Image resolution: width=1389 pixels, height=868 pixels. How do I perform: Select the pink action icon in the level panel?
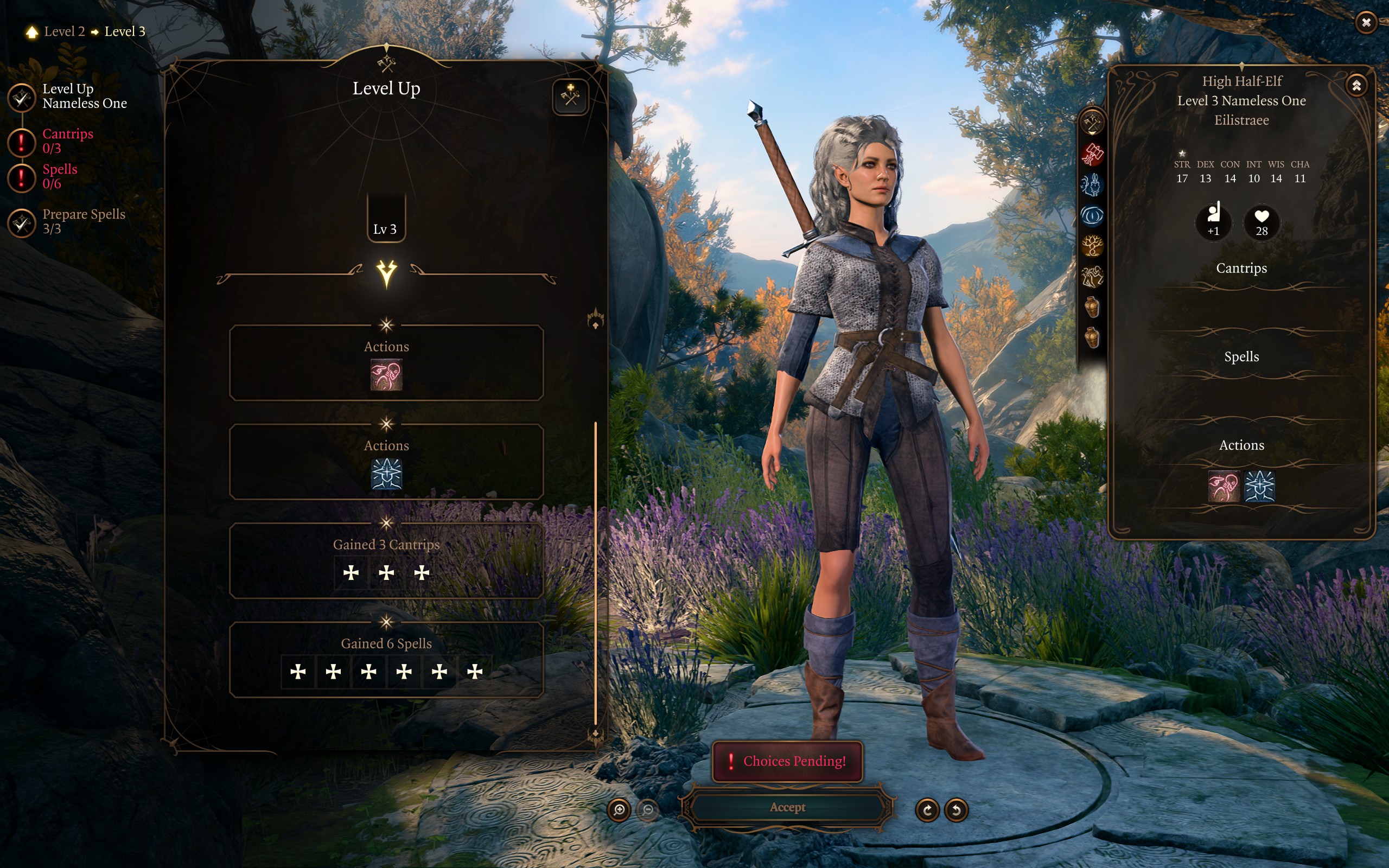click(386, 375)
